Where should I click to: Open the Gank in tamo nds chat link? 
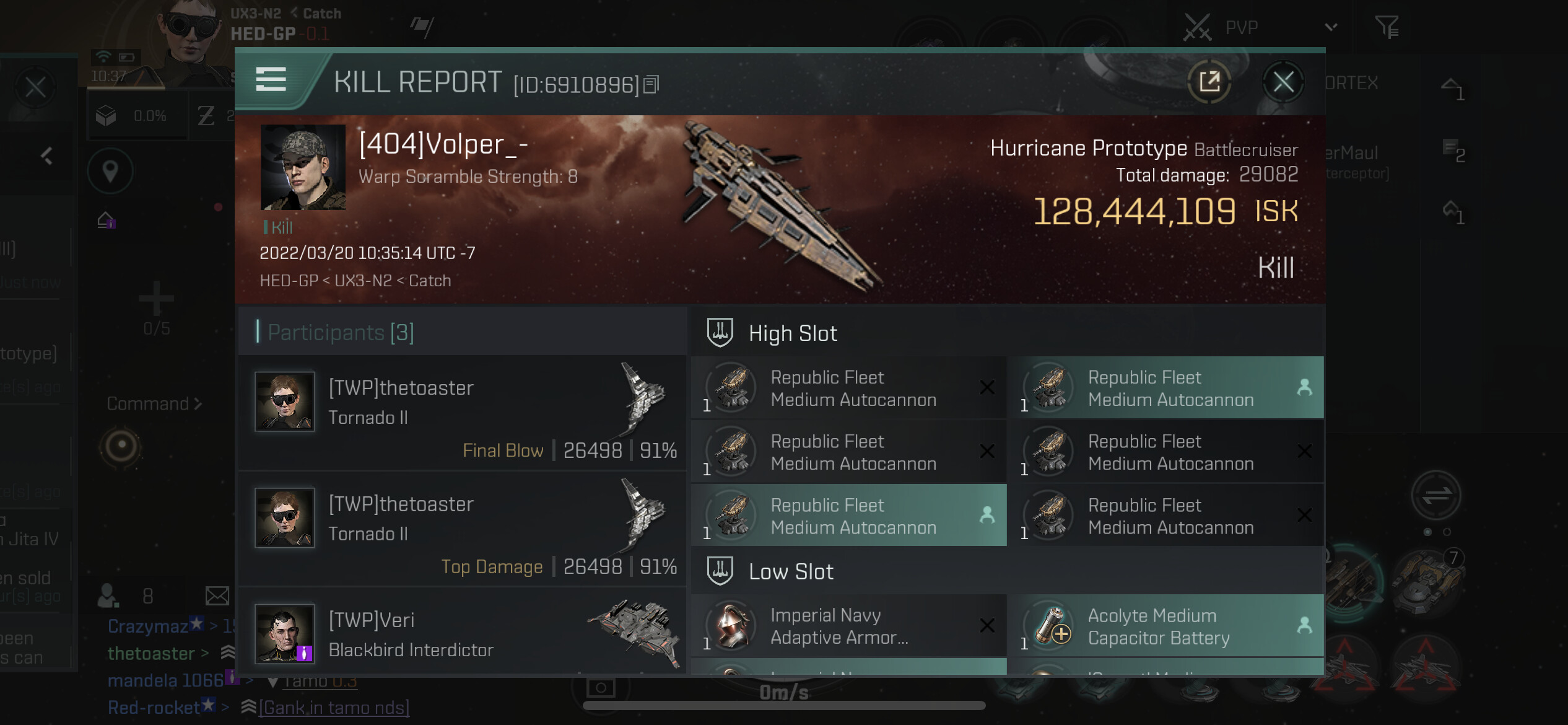coord(334,708)
